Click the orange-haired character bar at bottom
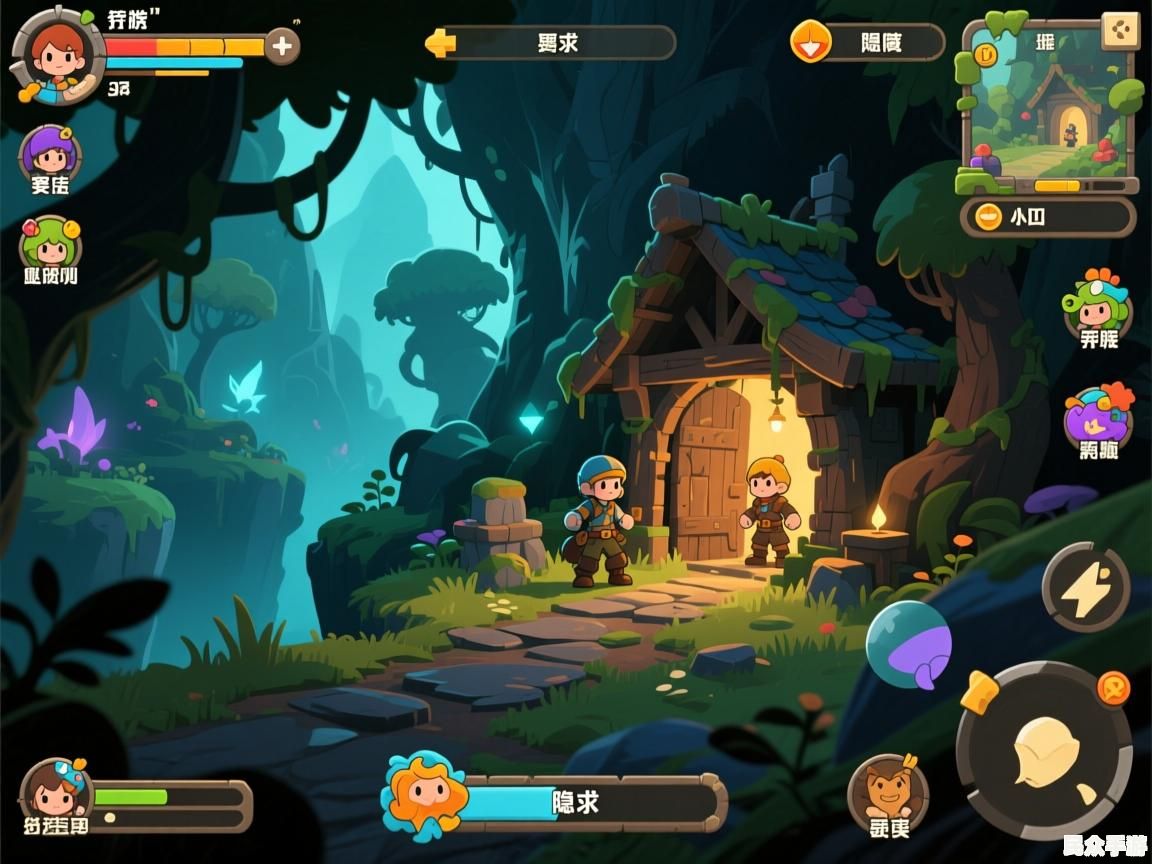The height and width of the screenshot is (864, 1152). [x=555, y=801]
